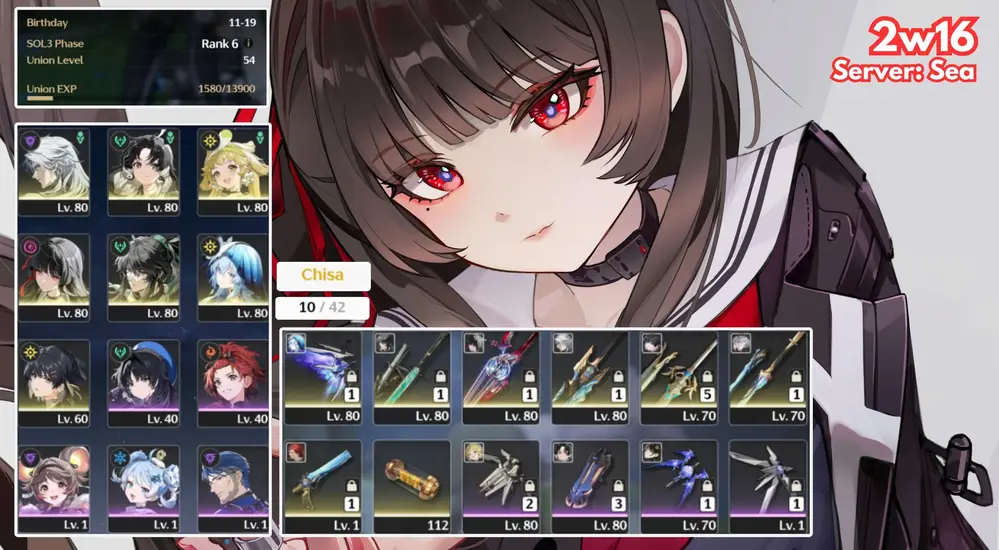Choose the blonde Lv. 80 character tile
The image size is (999, 550).
pos(232,170)
